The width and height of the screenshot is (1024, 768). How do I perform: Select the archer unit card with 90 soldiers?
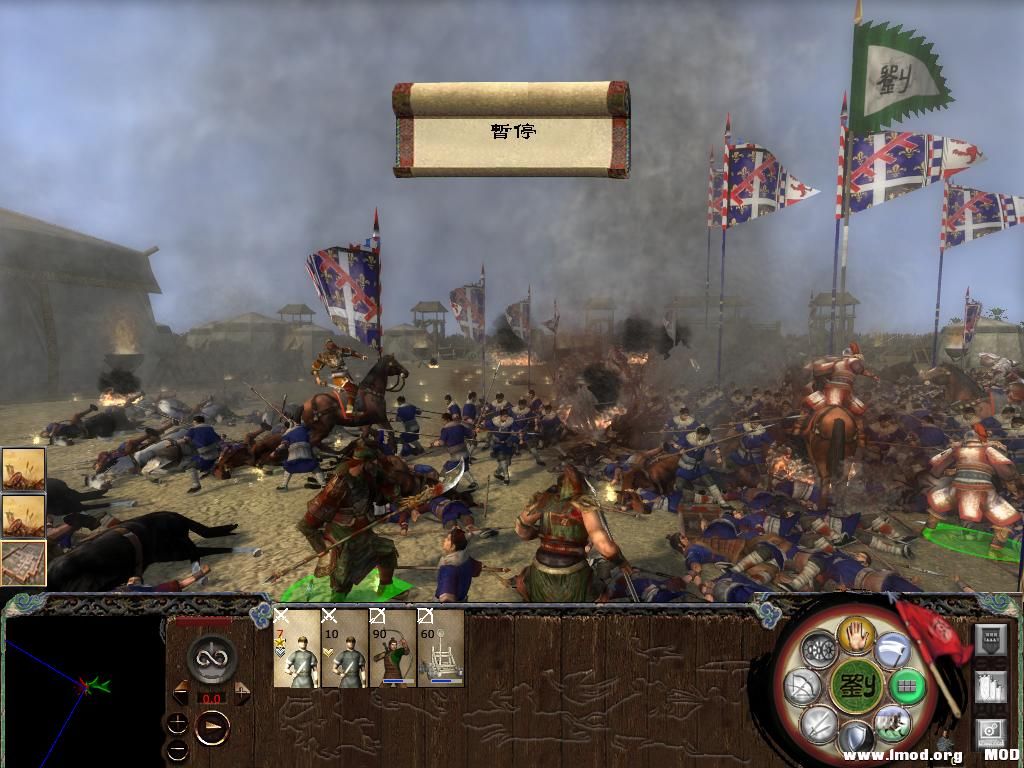pos(392,649)
